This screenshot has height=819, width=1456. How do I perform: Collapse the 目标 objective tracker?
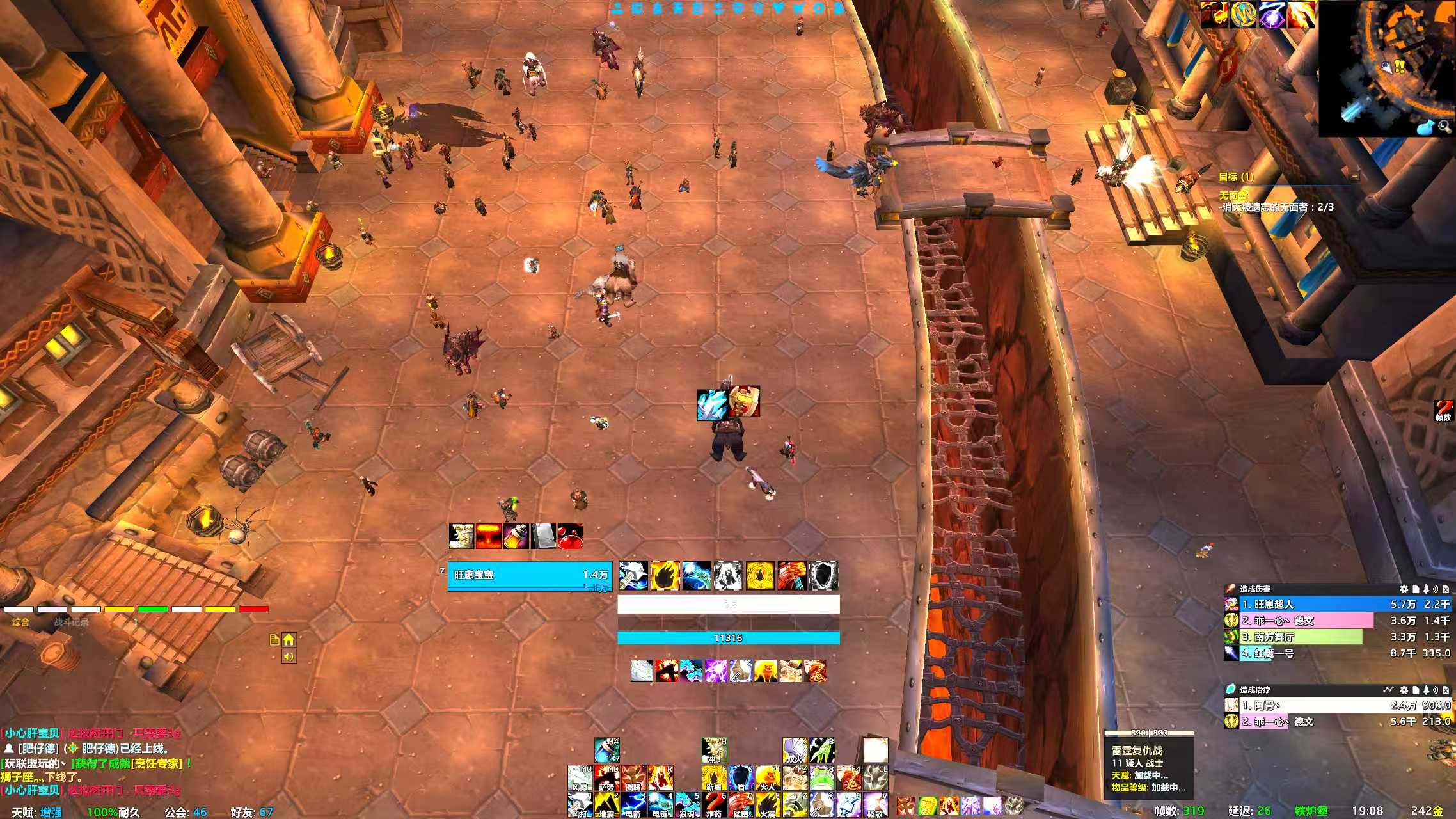(1354, 176)
